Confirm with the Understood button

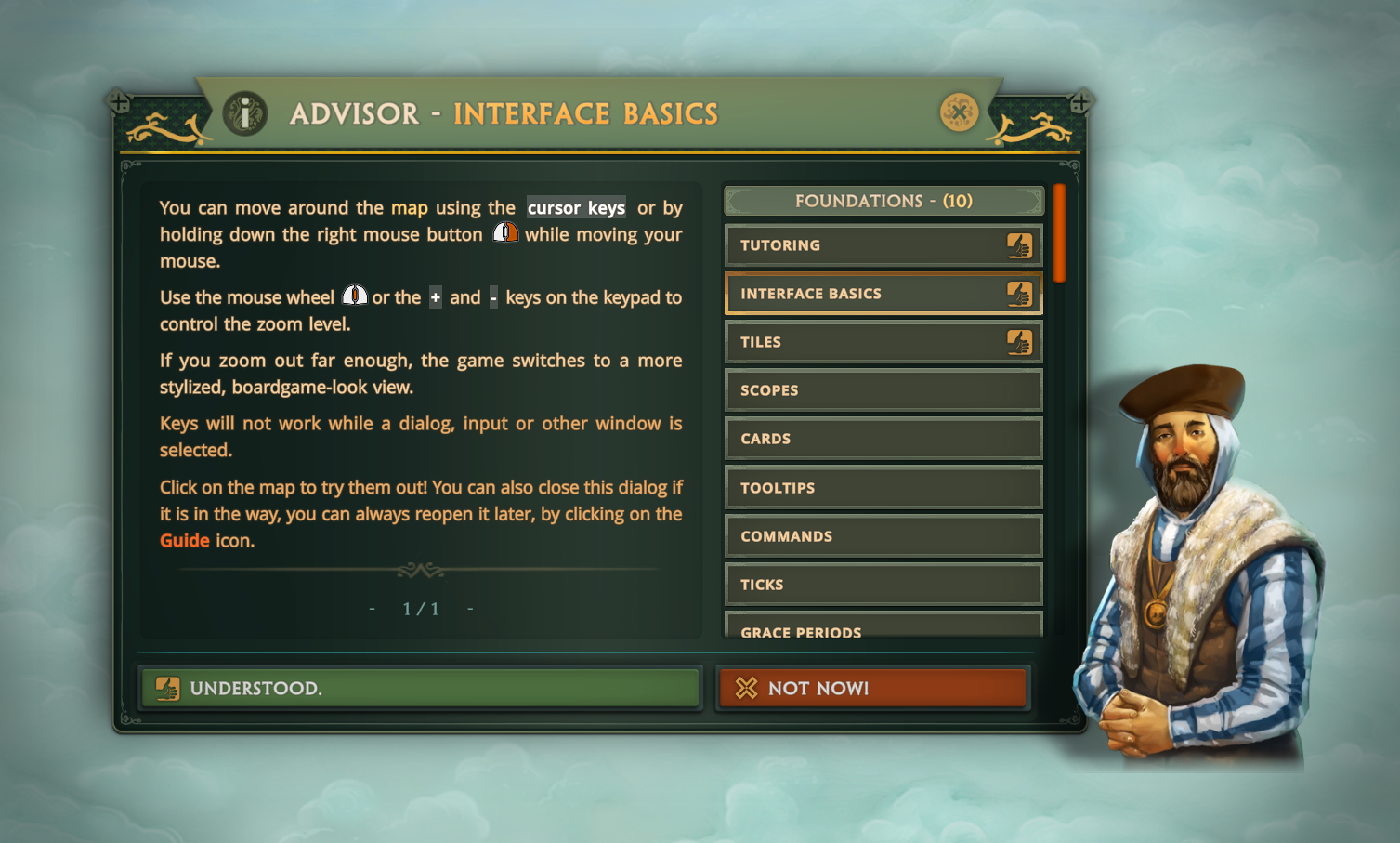[419, 688]
